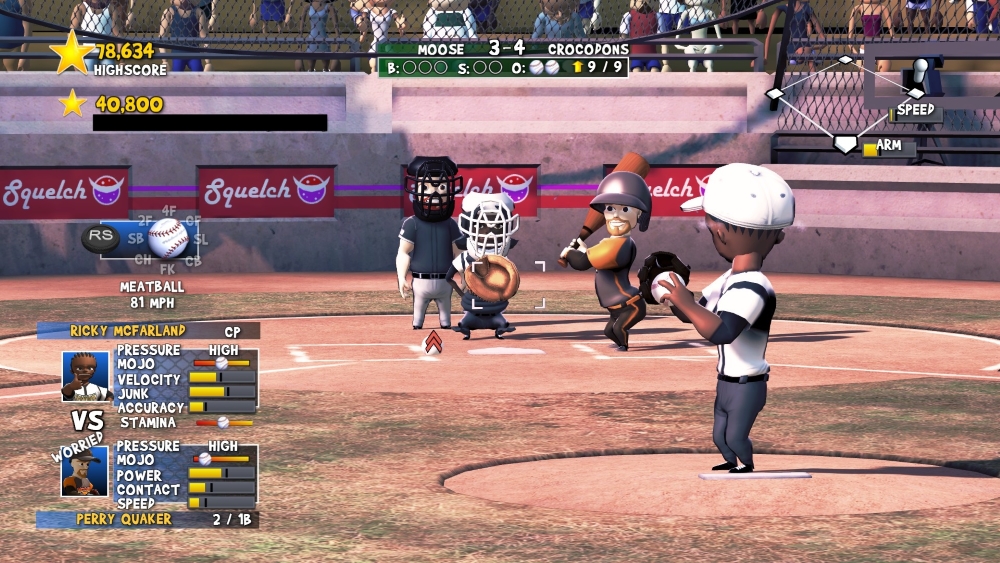Choose the CB curveball pitch
This screenshot has width=1000, height=563.
click(193, 261)
